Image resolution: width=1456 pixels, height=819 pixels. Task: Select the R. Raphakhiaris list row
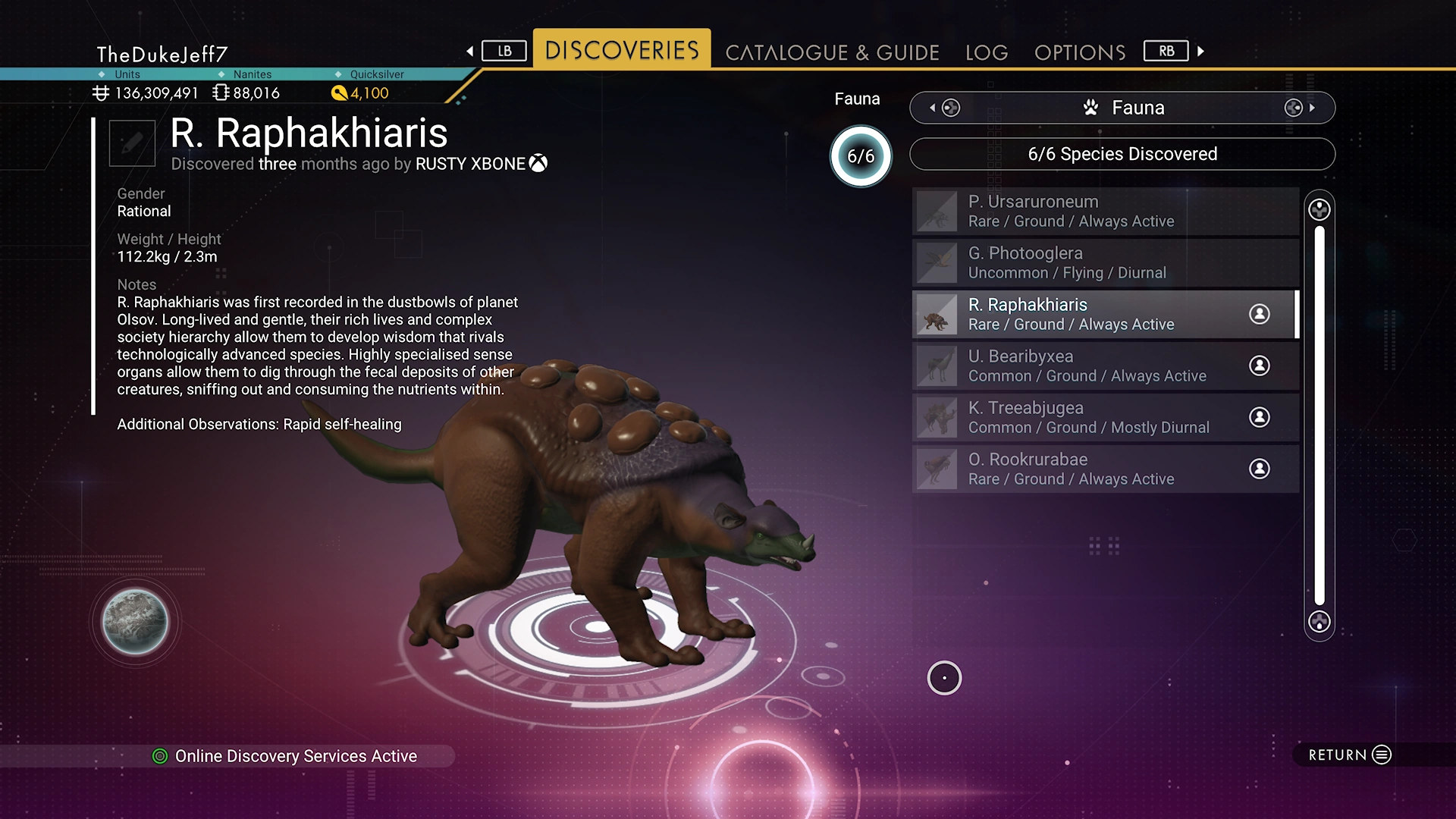[1106, 315]
